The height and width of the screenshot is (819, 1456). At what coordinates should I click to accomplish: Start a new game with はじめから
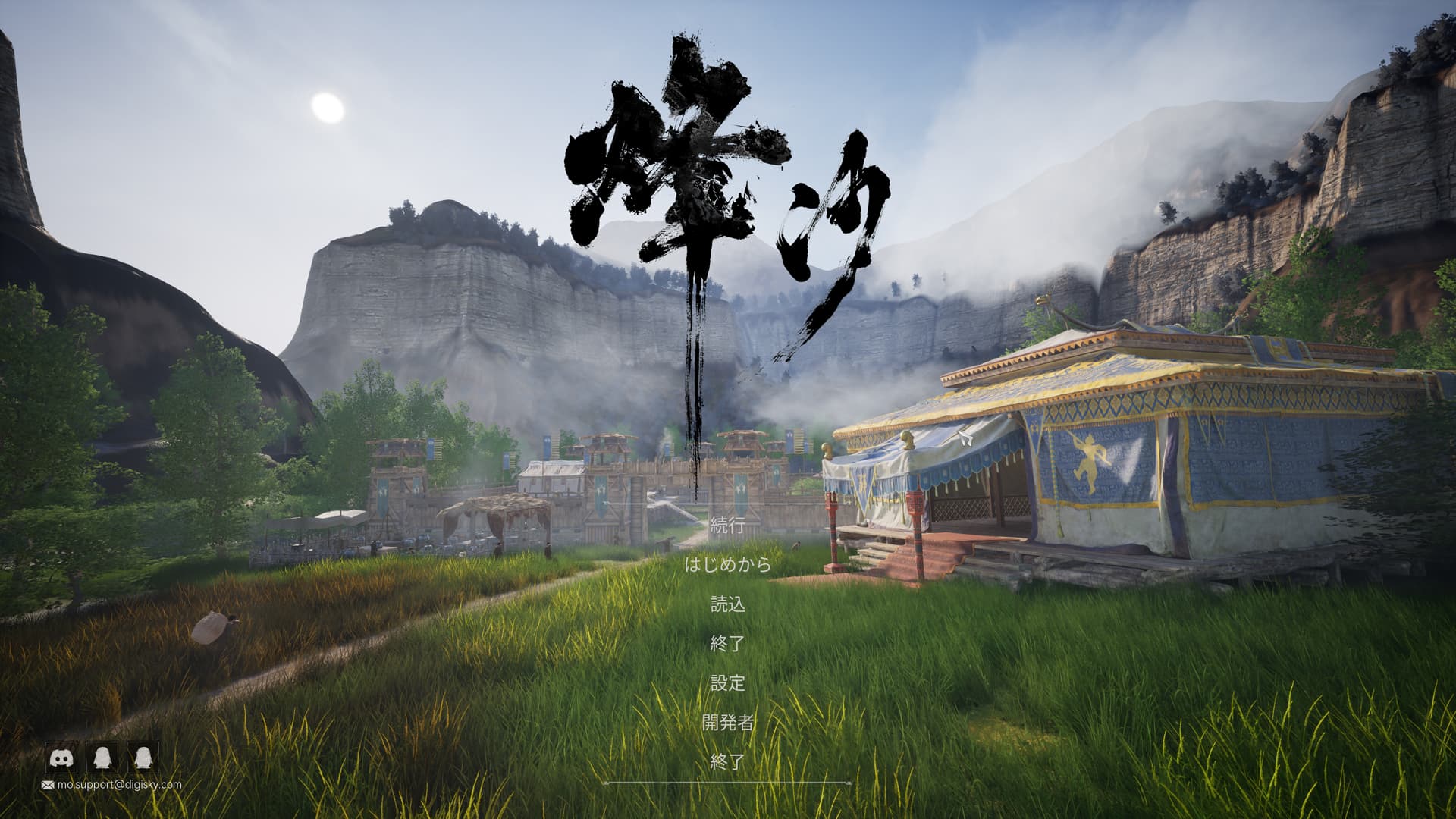[727, 565]
